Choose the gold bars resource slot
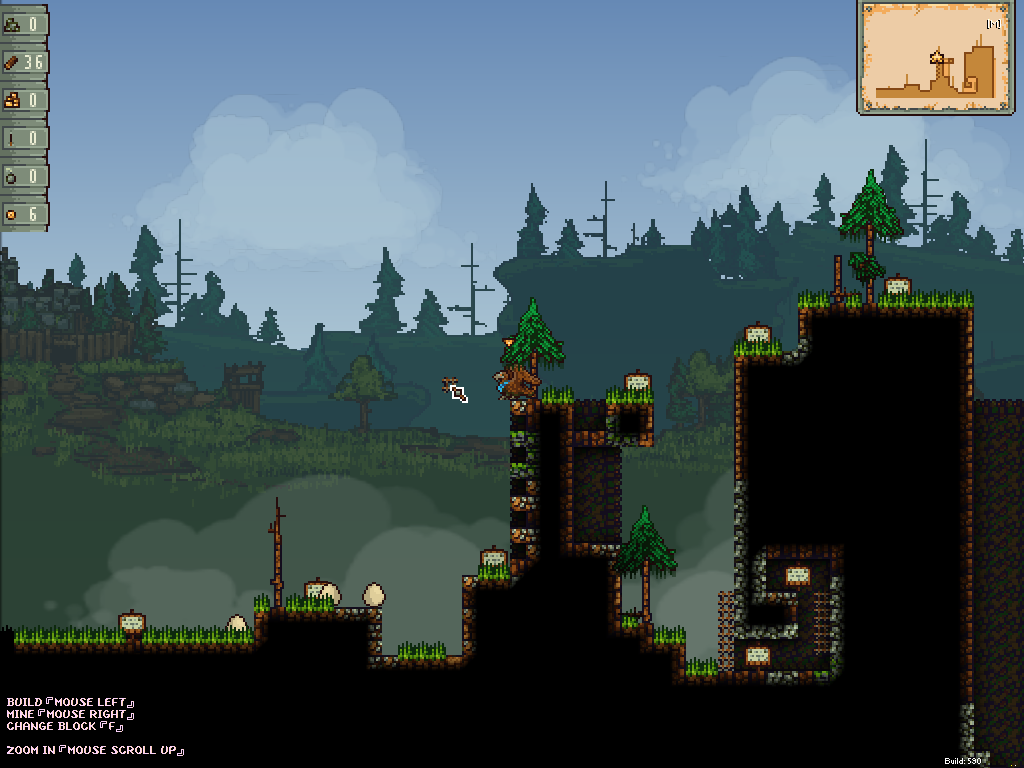Screen dimensions: 1024x768 pos(24,100)
